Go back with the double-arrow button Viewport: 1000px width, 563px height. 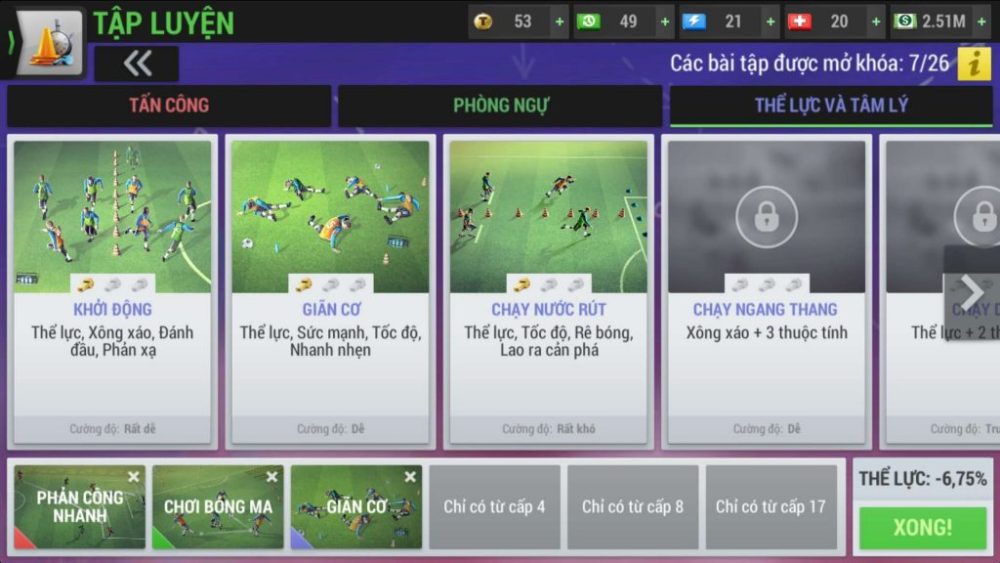[x=137, y=63]
